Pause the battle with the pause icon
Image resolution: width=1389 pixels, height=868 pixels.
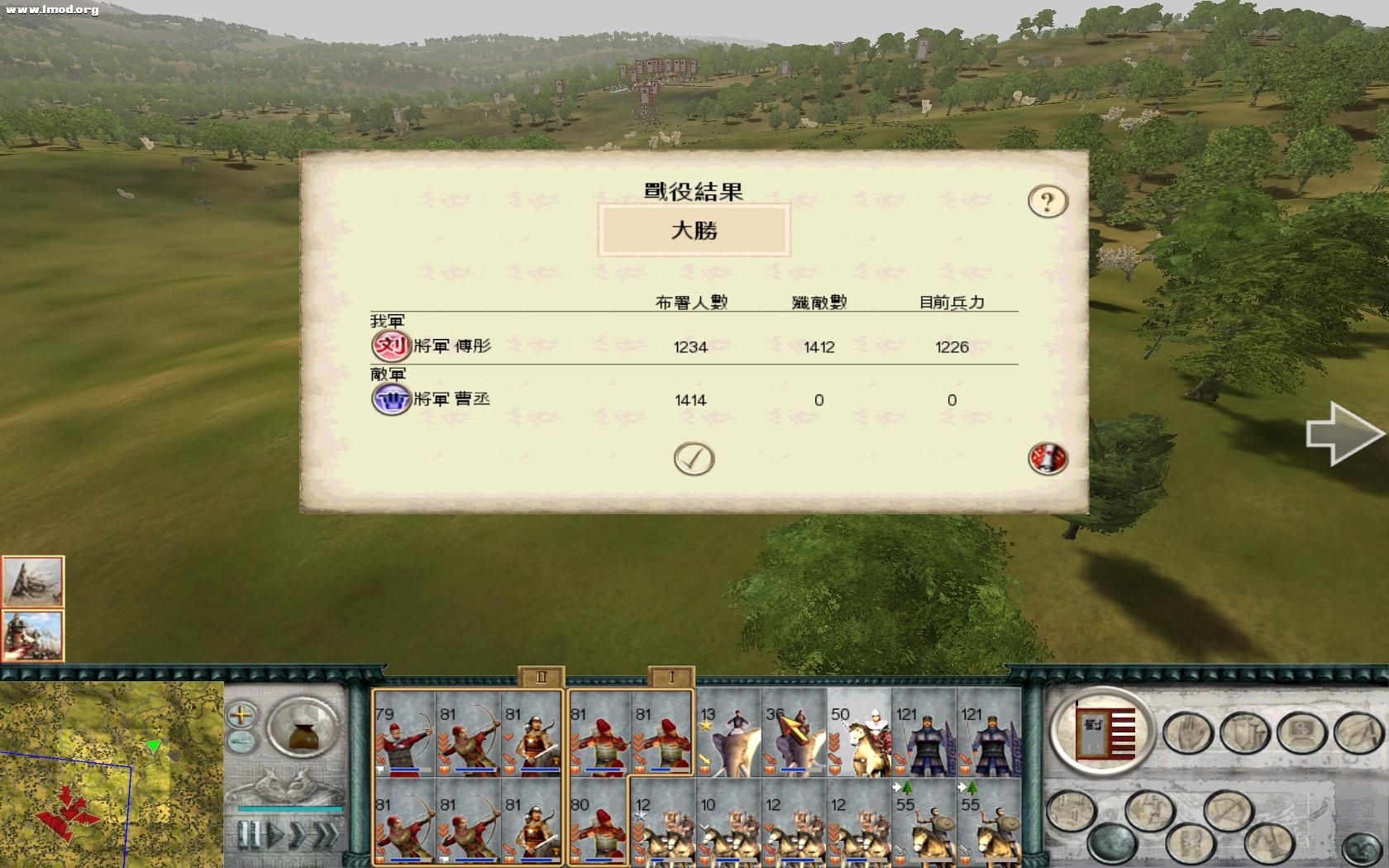[249, 833]
